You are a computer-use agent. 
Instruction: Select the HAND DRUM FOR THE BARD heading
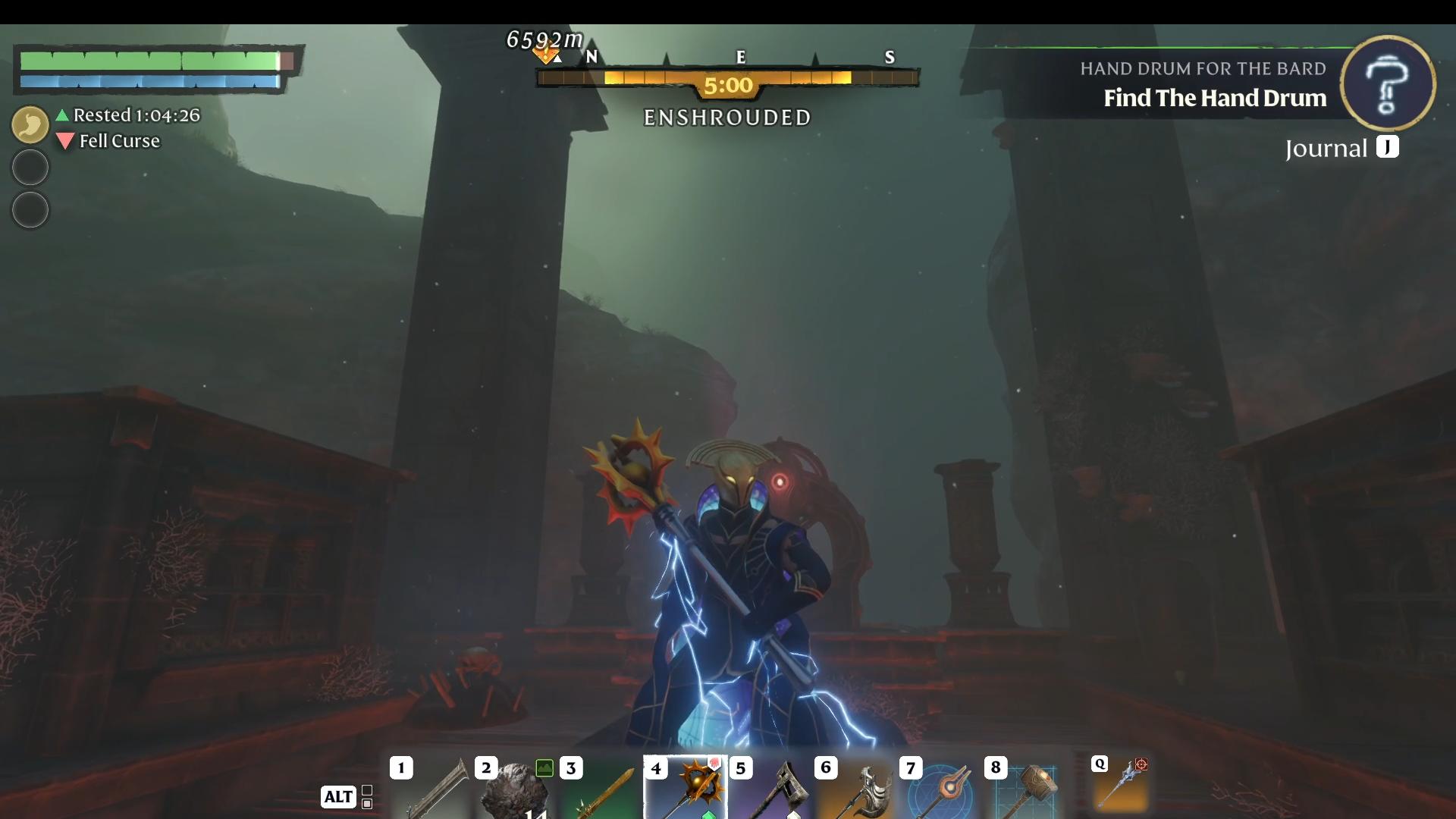(1203, 69)
